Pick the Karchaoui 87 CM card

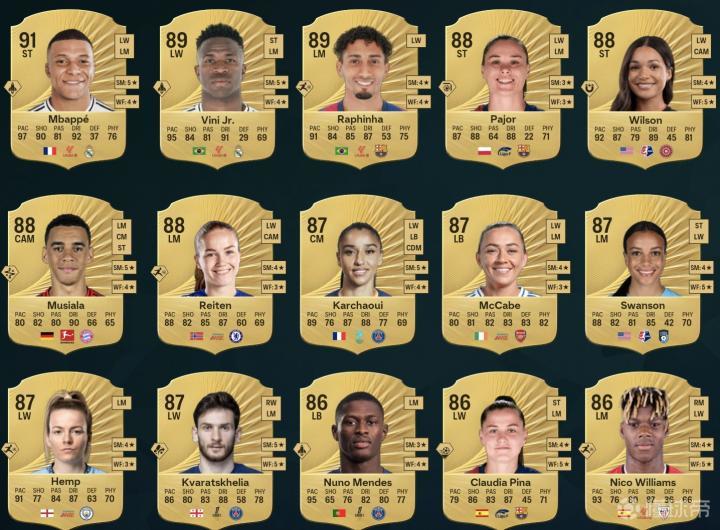tap(359, 270)
